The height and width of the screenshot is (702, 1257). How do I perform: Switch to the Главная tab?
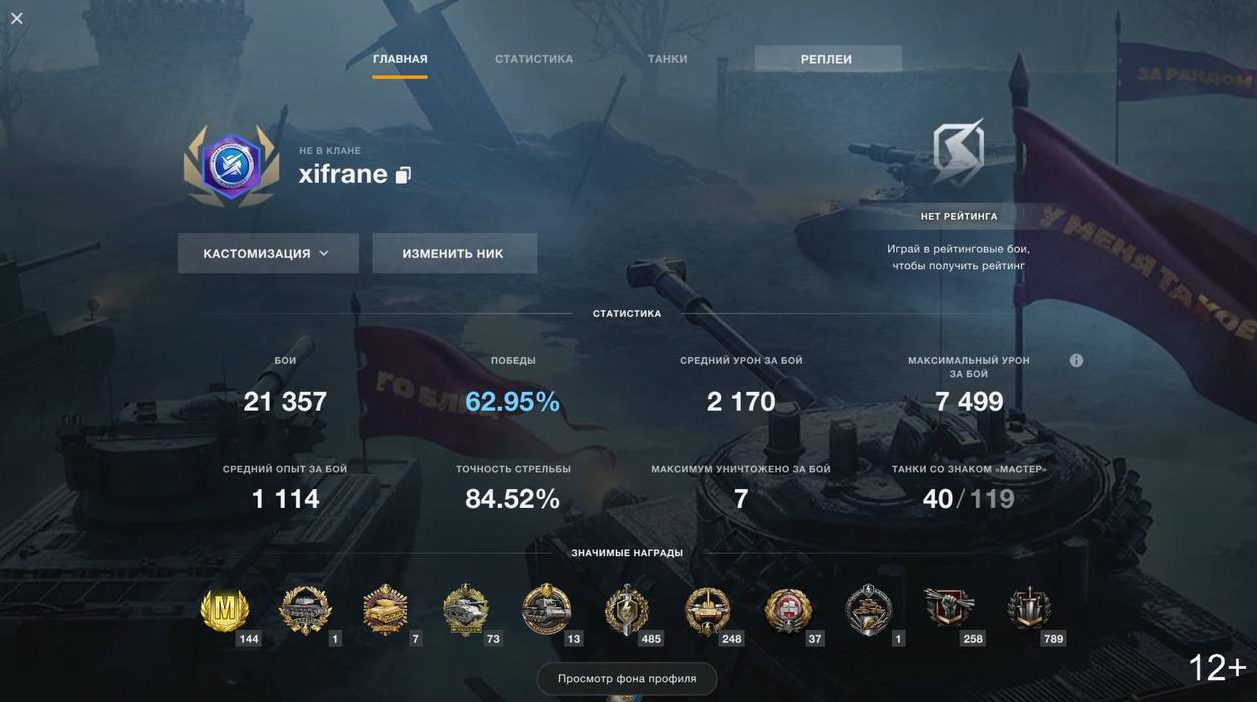tap(400, 59)
